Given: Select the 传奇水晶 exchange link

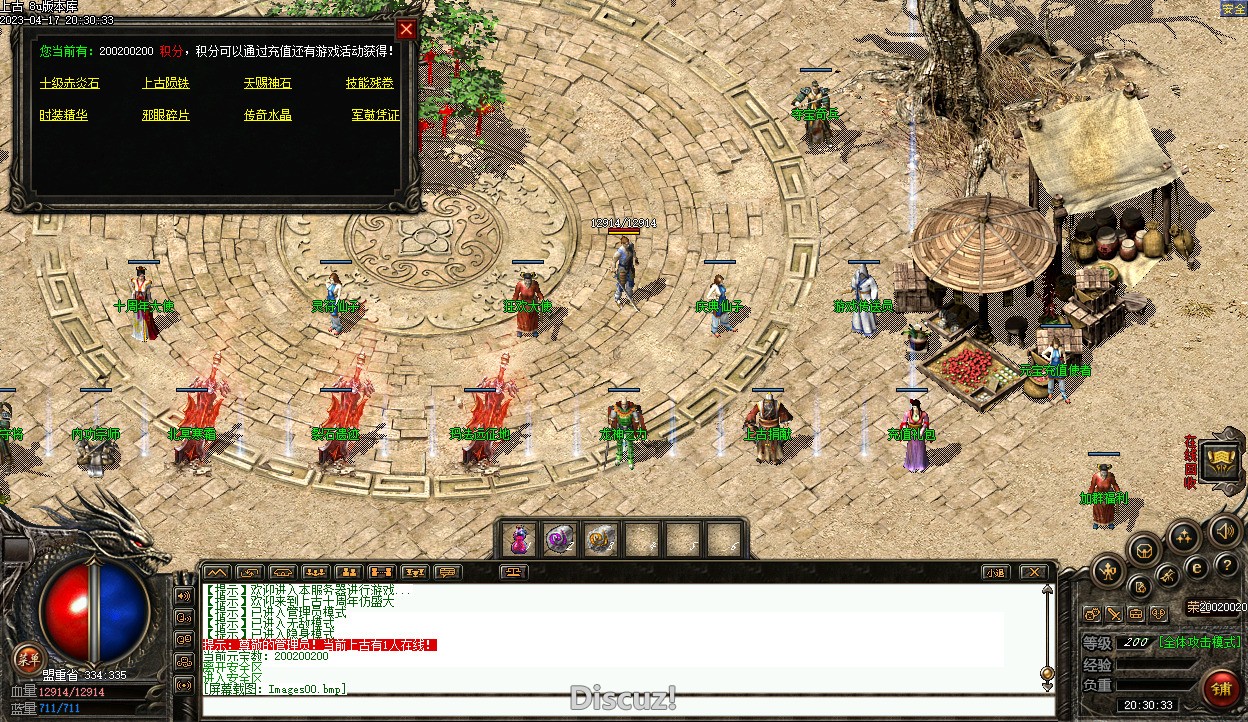Looking at the screenshot, I should coord(268,116).
